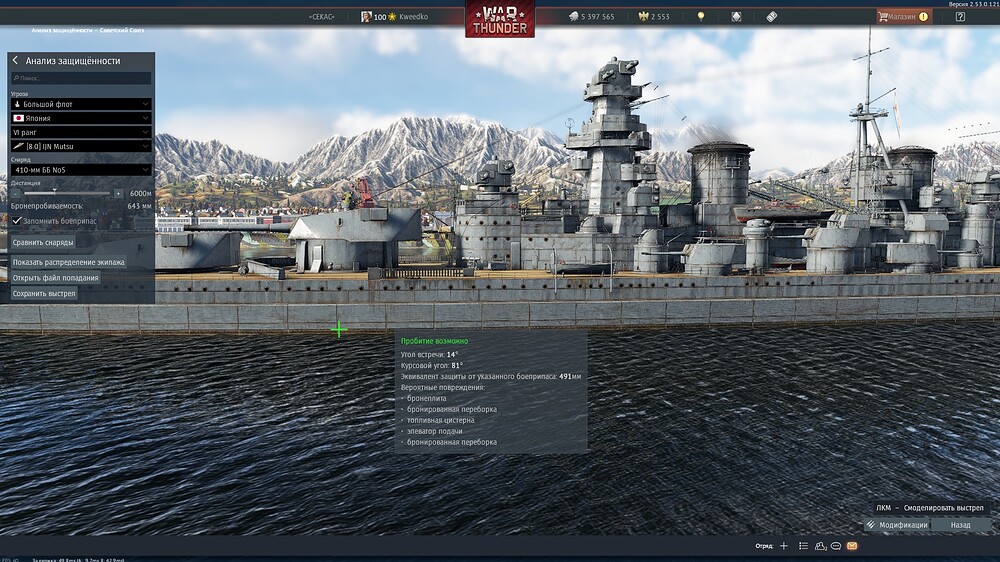Decrease distance with the minus button
The image size is (1000, 562).
(15, 193)
